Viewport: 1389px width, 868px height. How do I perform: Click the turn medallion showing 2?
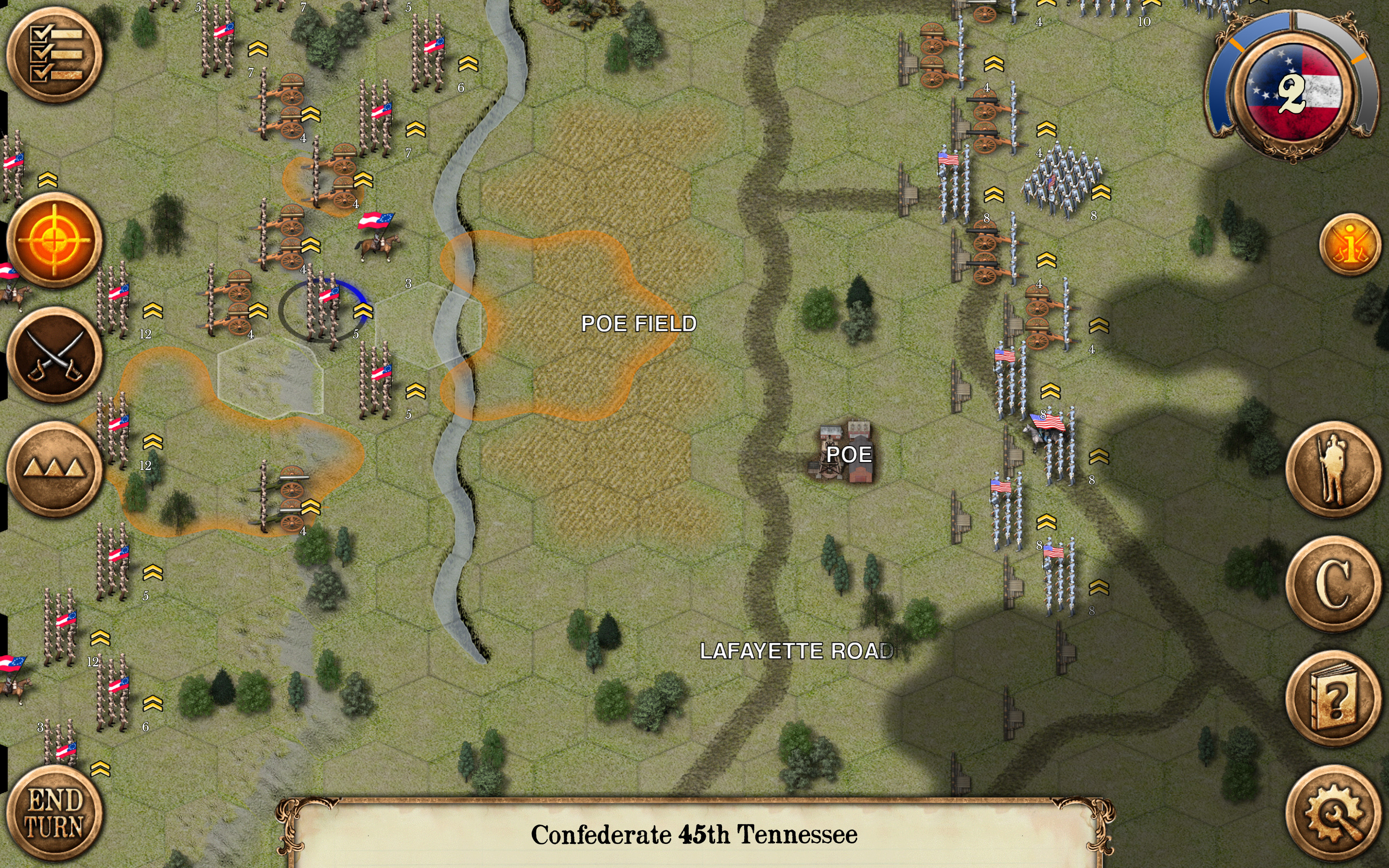[x=1292, y=92]
